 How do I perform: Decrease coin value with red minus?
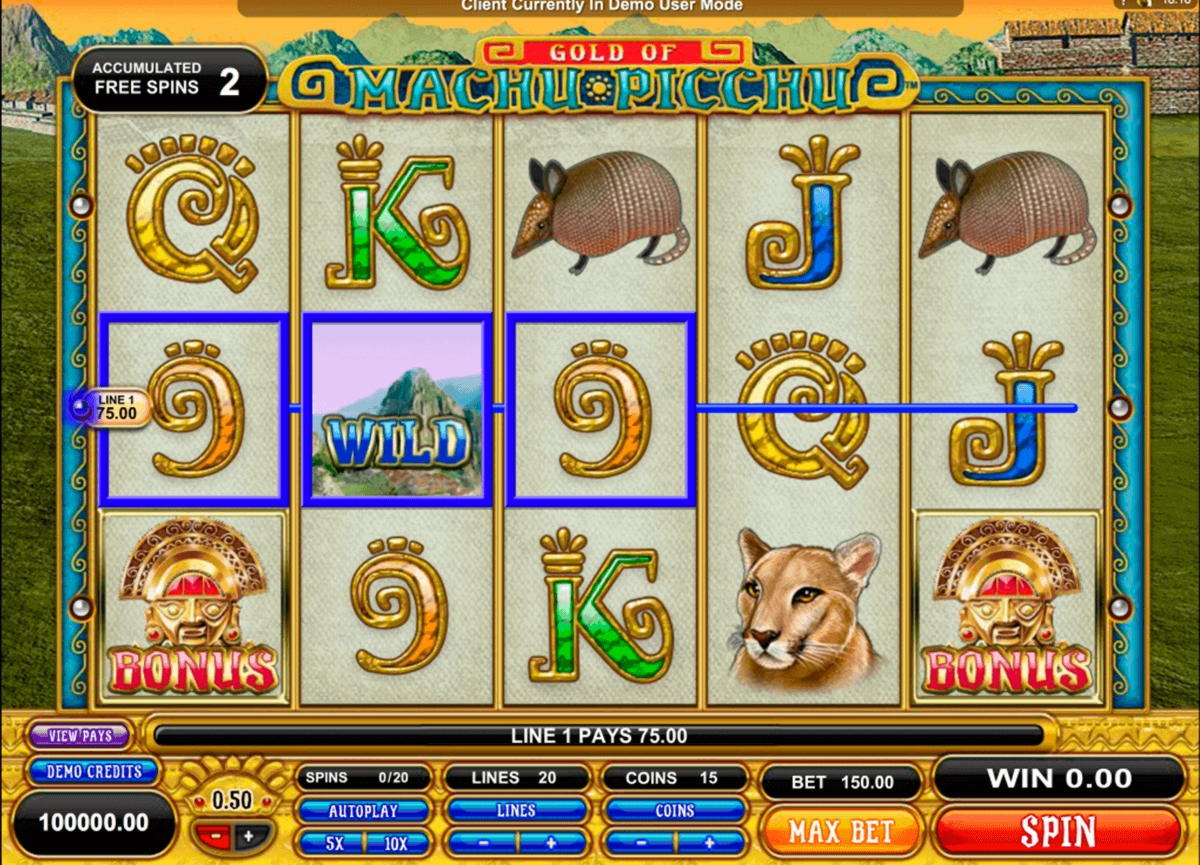(x=215, y=835)
